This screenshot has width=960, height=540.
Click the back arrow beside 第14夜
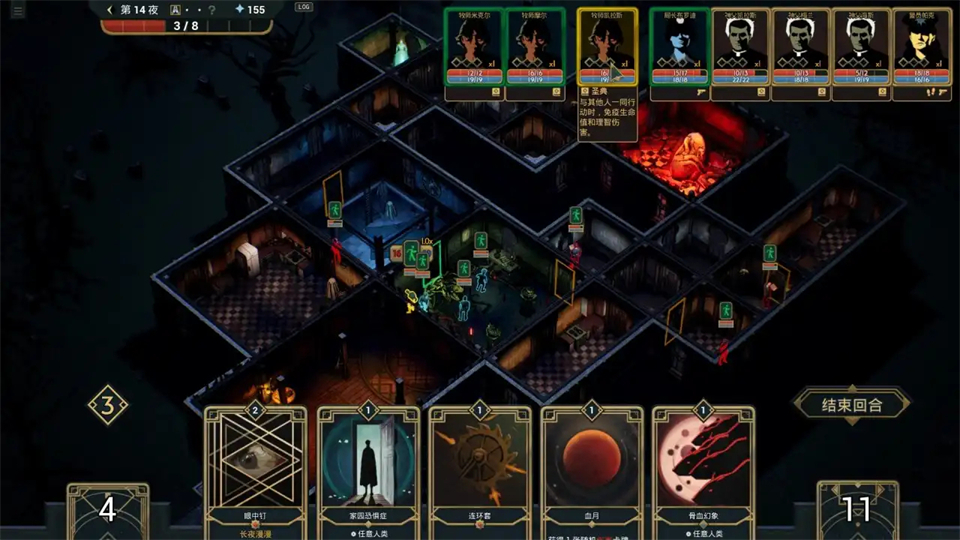tap(108, 9)
